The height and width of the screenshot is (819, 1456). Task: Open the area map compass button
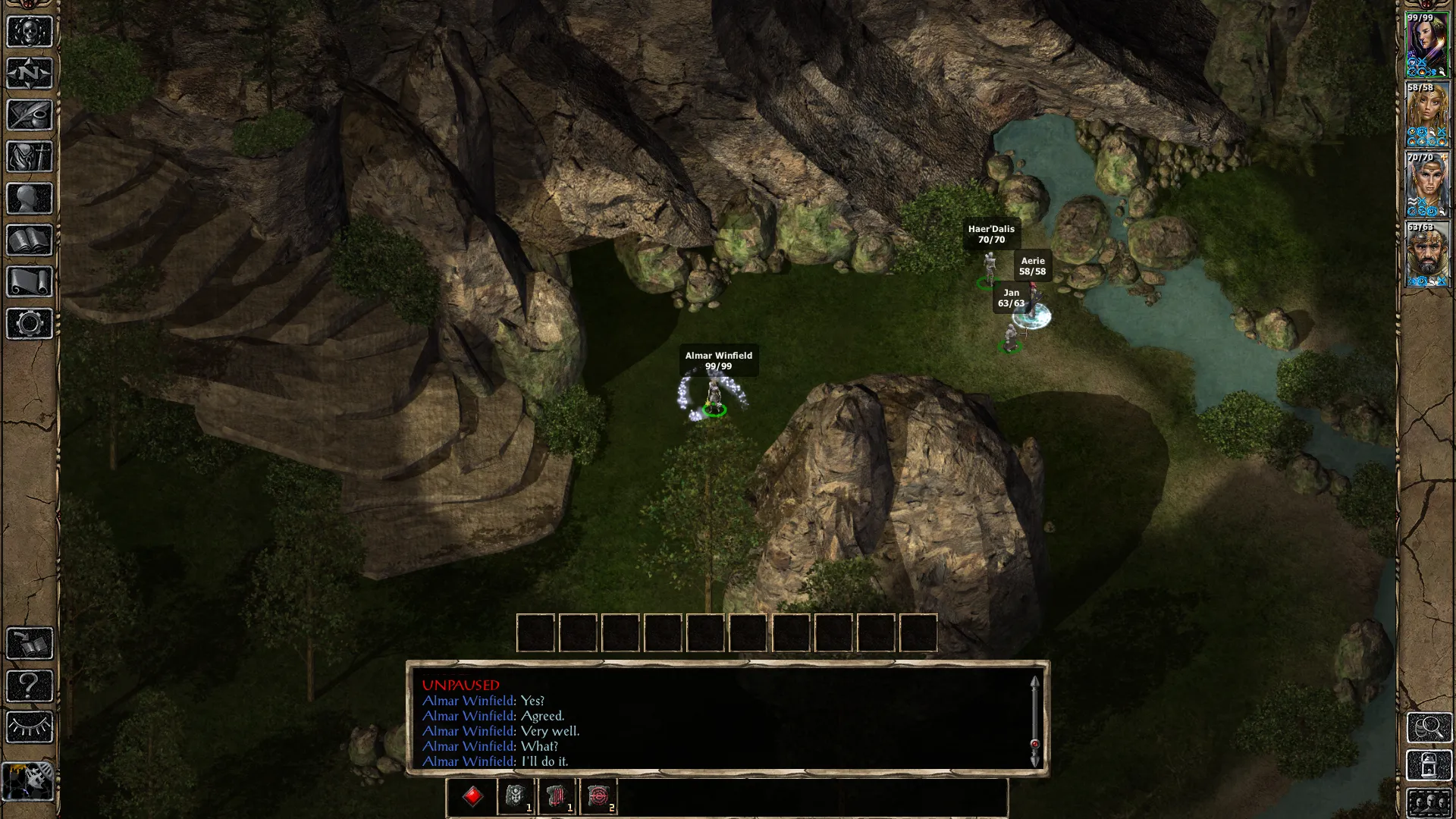coord(30,74)
